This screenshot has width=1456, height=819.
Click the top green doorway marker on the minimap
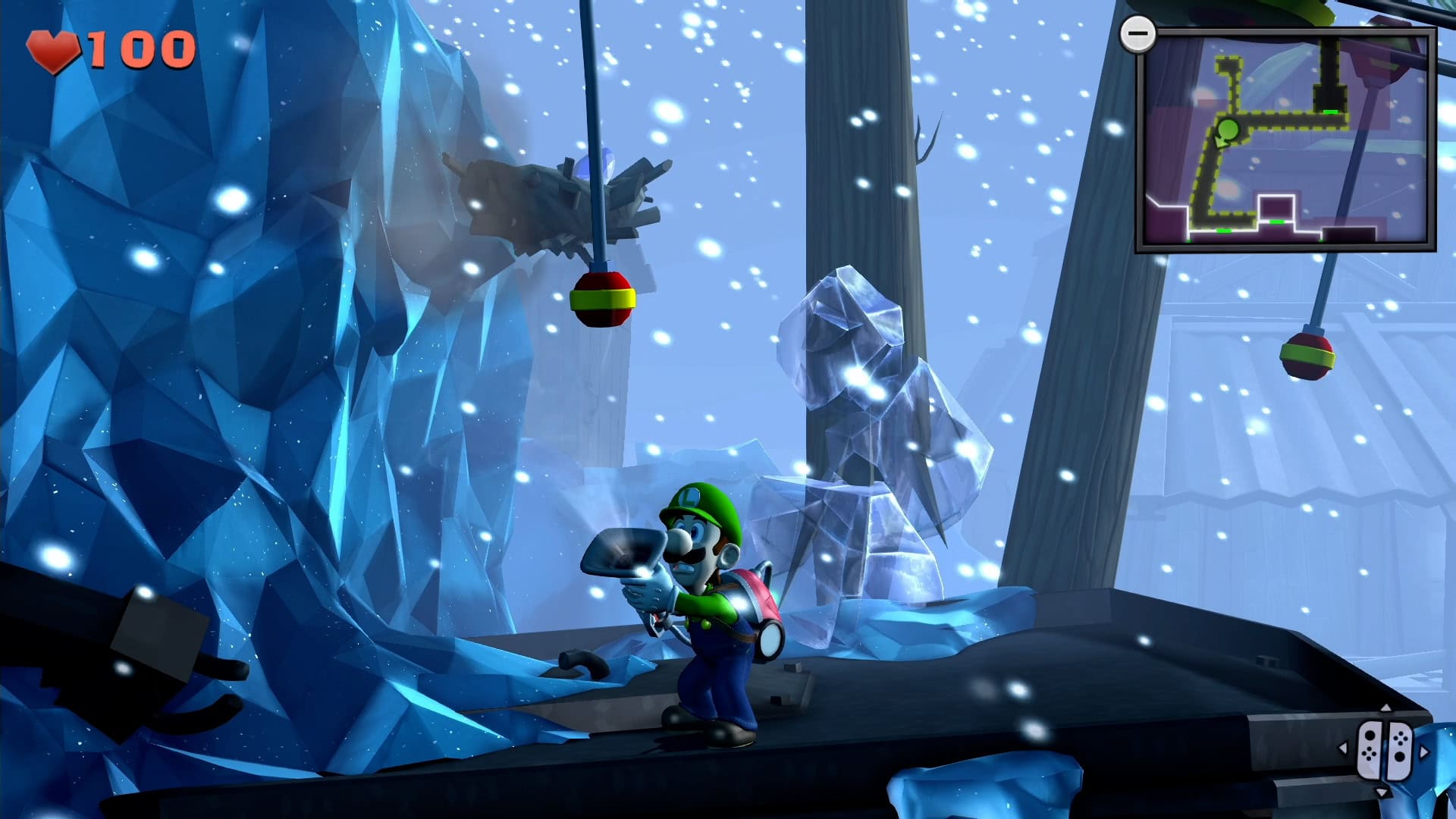(x=1330, y=111)
